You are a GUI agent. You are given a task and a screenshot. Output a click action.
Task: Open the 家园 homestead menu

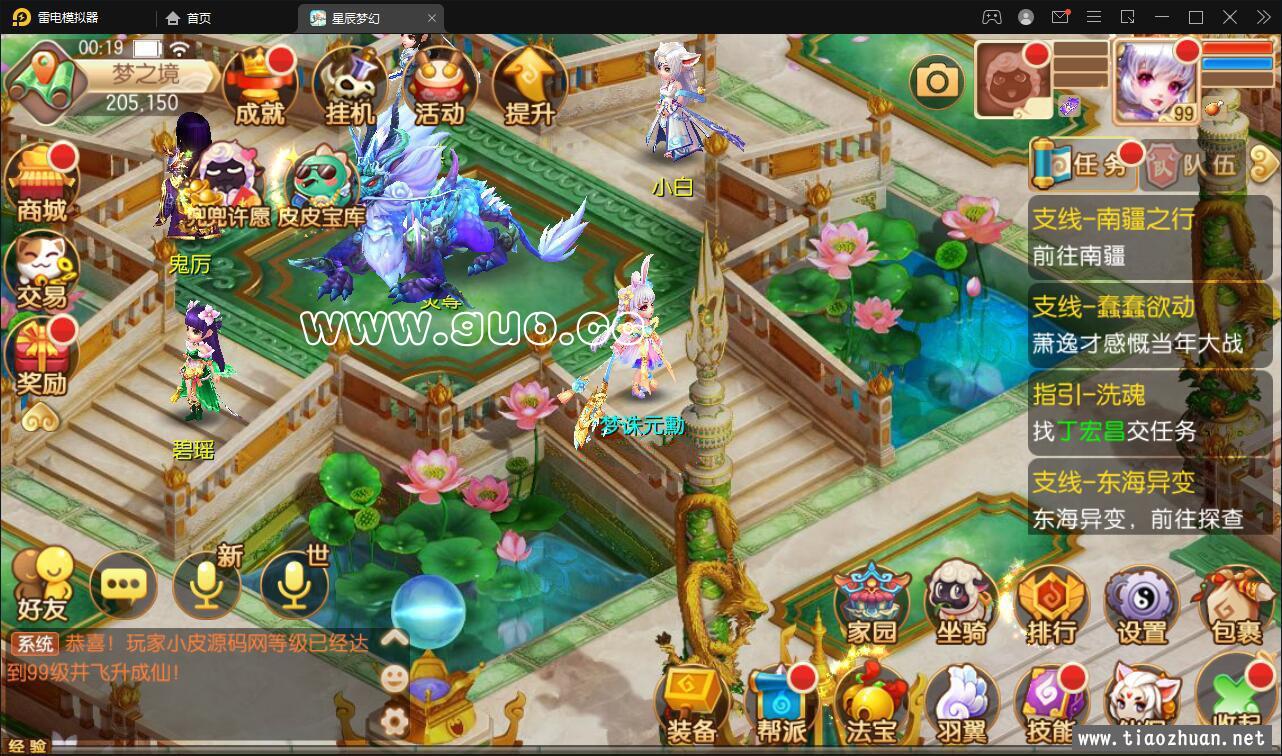(x=872, y=604)
